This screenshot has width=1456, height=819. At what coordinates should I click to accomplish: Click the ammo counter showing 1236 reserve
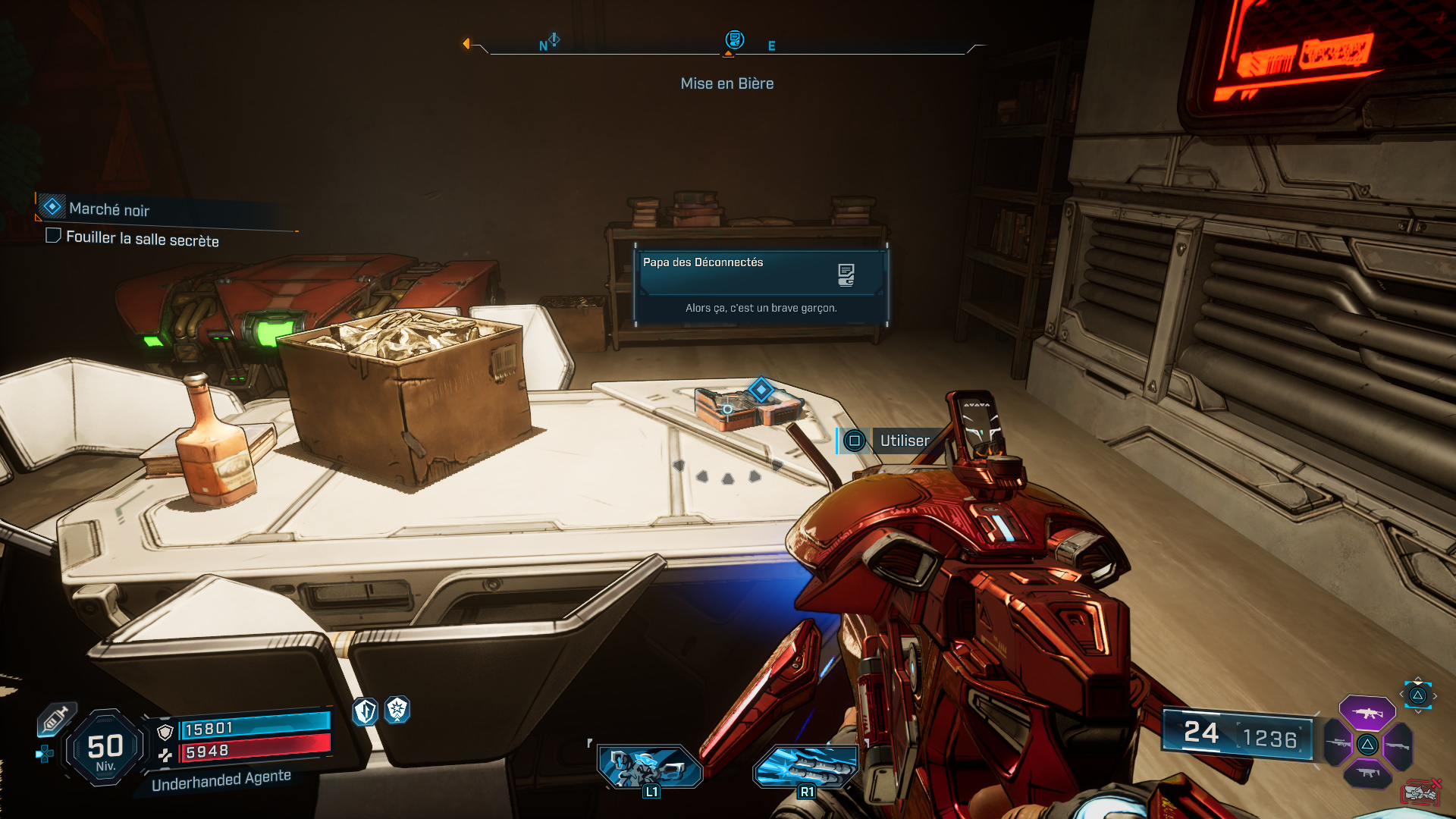point(1271,736)
